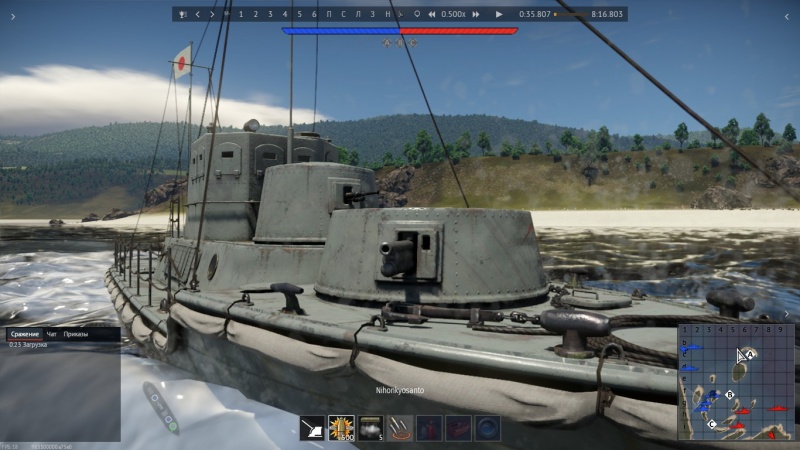The height and width of the screenshot is (450, 800).
Task: Select camera view number 1
Action: click(241, 15)
